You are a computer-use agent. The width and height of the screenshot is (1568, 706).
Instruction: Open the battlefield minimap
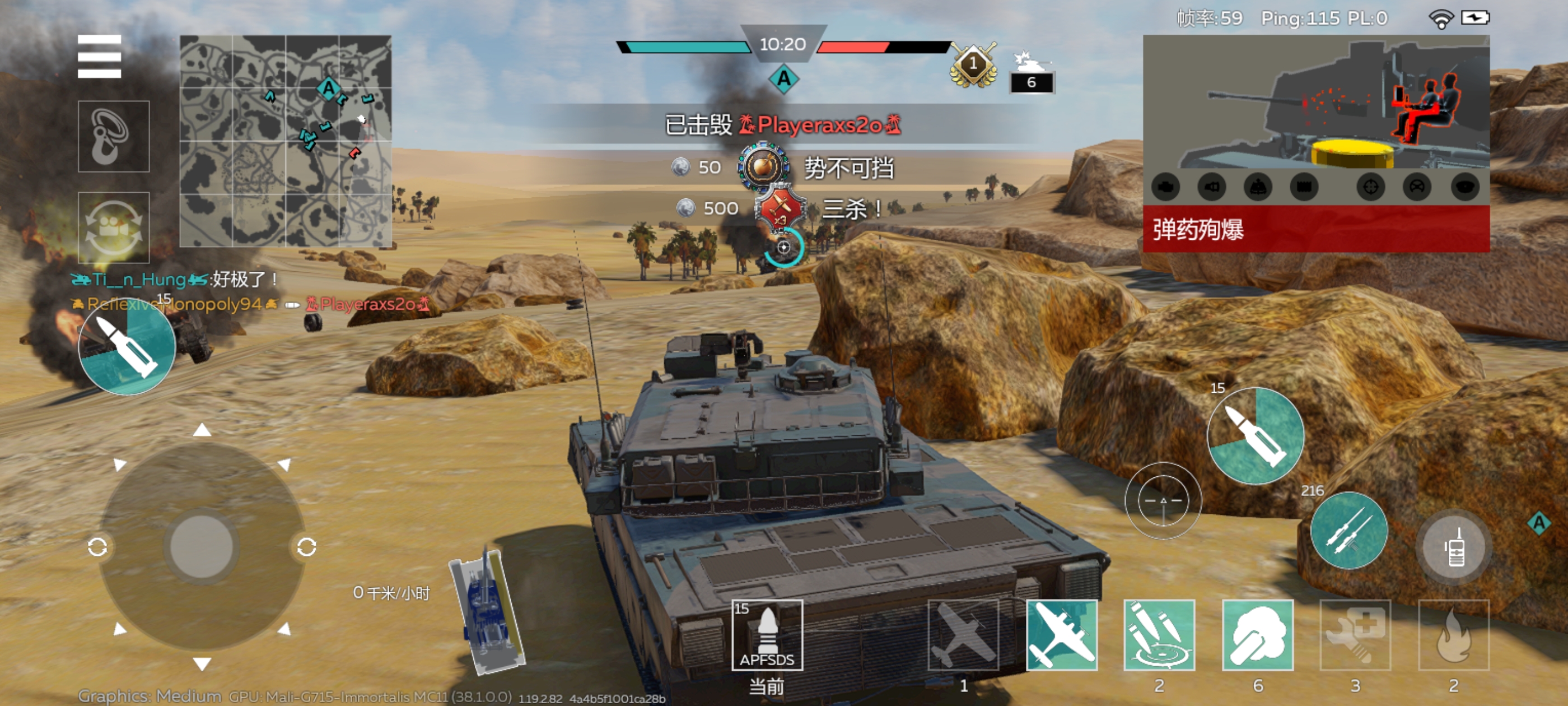click(x=286, y=141)
